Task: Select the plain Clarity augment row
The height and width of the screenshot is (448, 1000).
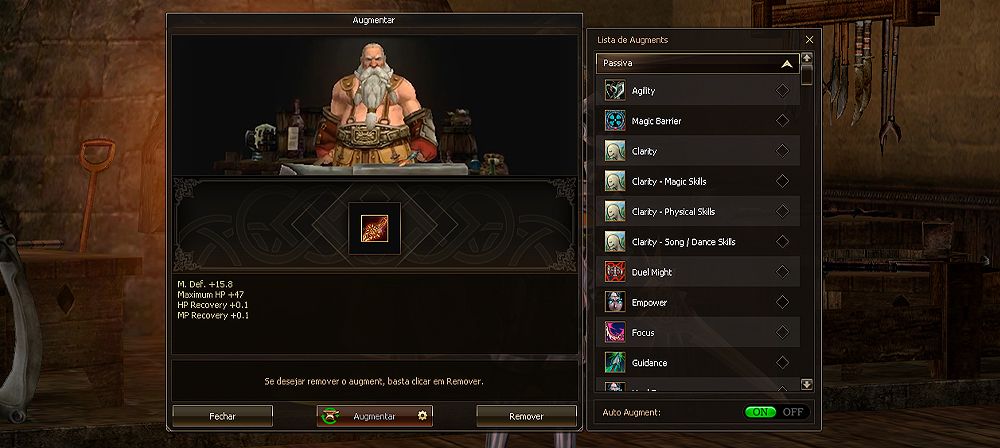Action: click(x=697, y=151)
